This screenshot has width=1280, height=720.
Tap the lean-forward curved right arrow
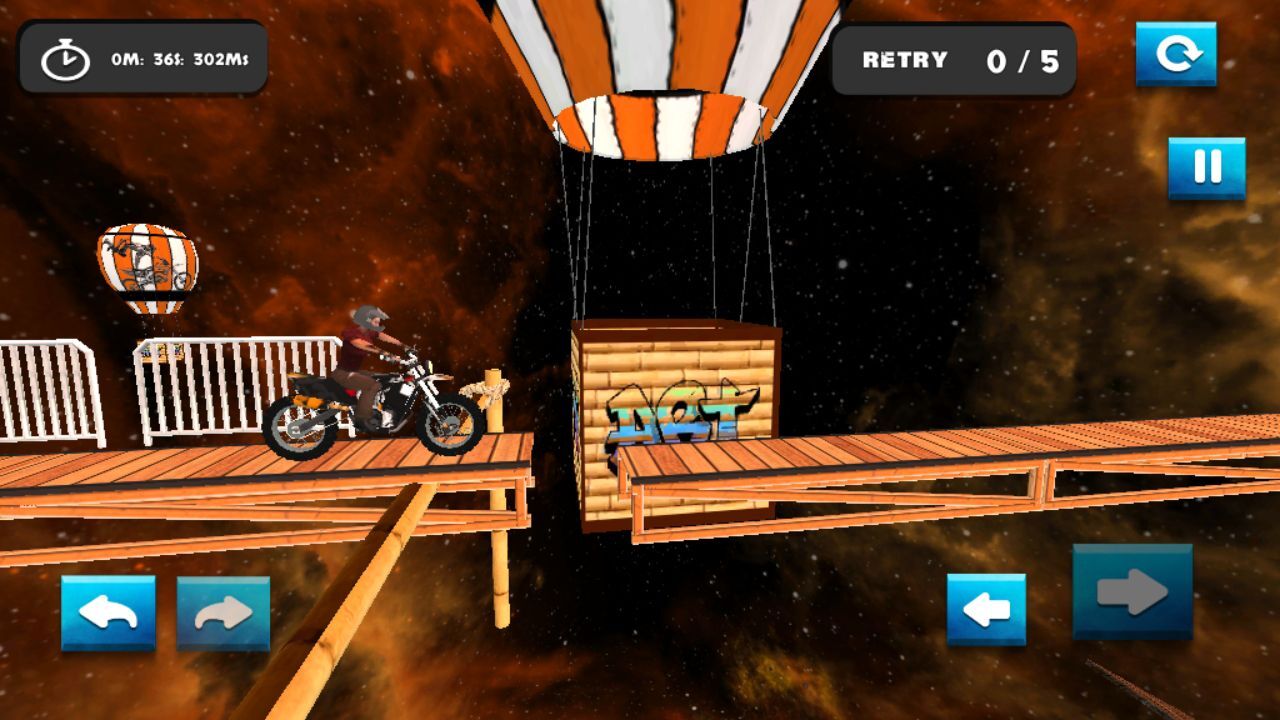tap(223, 613)
